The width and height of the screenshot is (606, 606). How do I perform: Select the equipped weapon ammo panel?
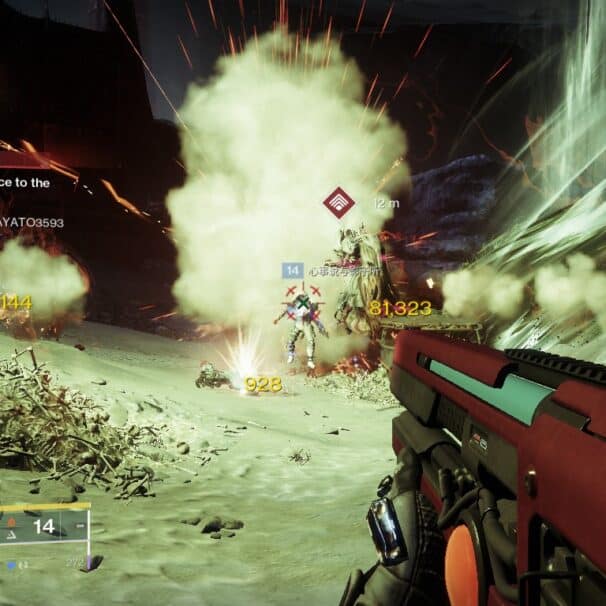click(45, 526)
